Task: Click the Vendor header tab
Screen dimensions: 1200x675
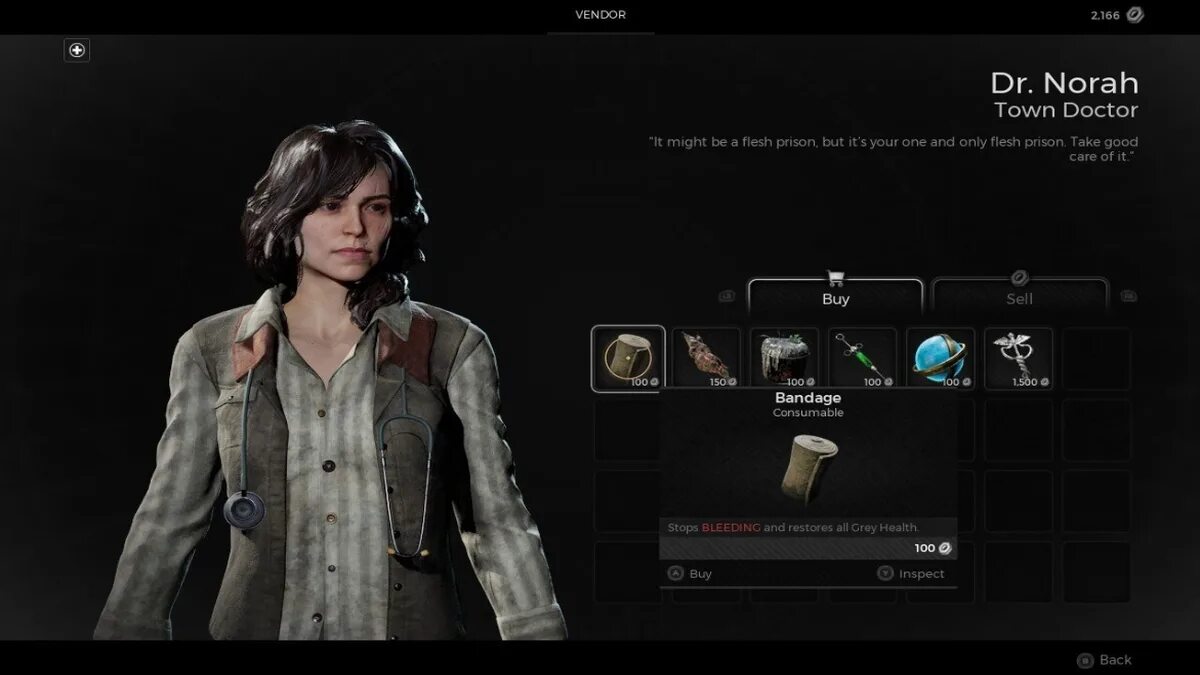Action: tap(601, 15)
